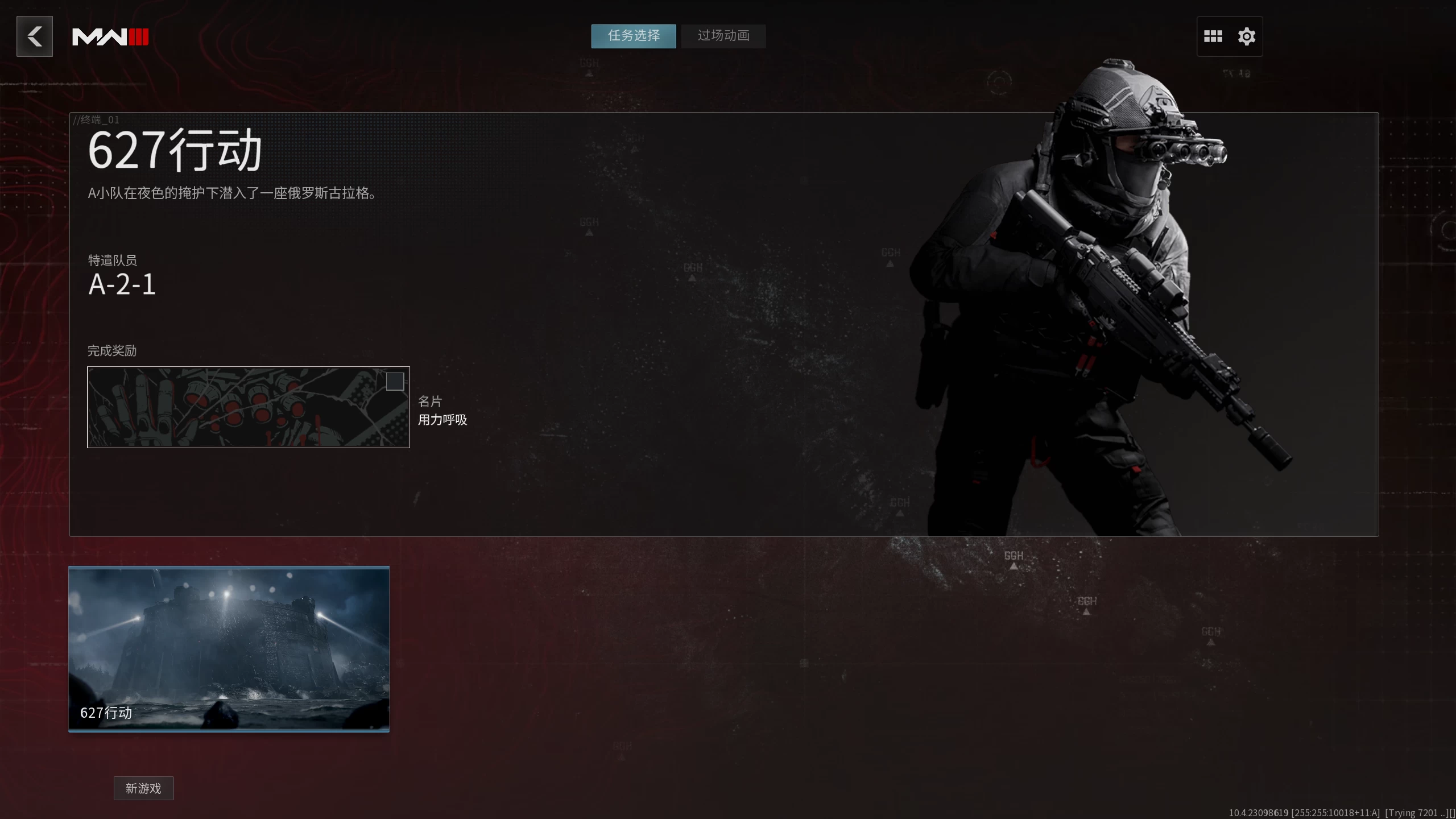
Task: Click the 完成奖励 rewards section header
Action: click(x=112, y=351)
